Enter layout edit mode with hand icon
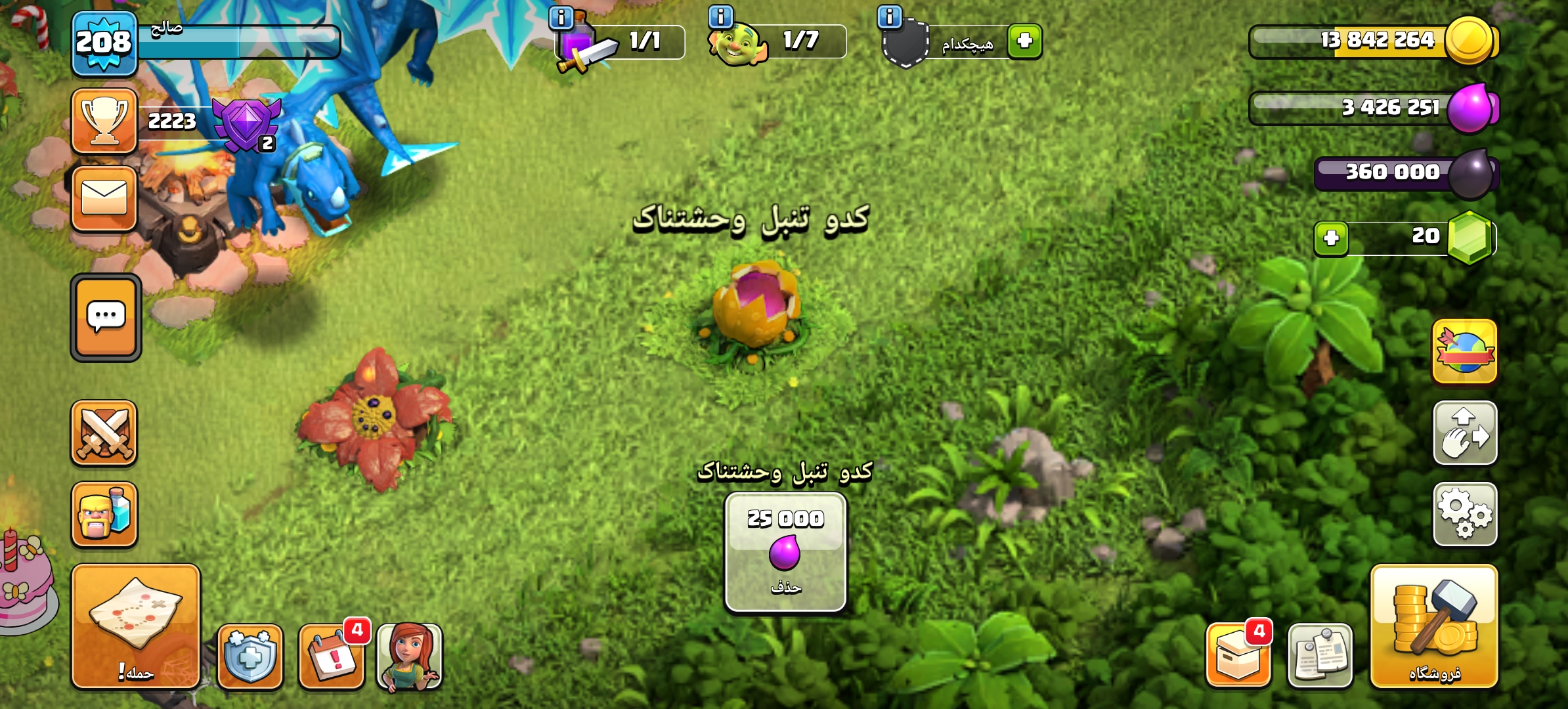The image size is (1568, 709). tap(1465, 433)
